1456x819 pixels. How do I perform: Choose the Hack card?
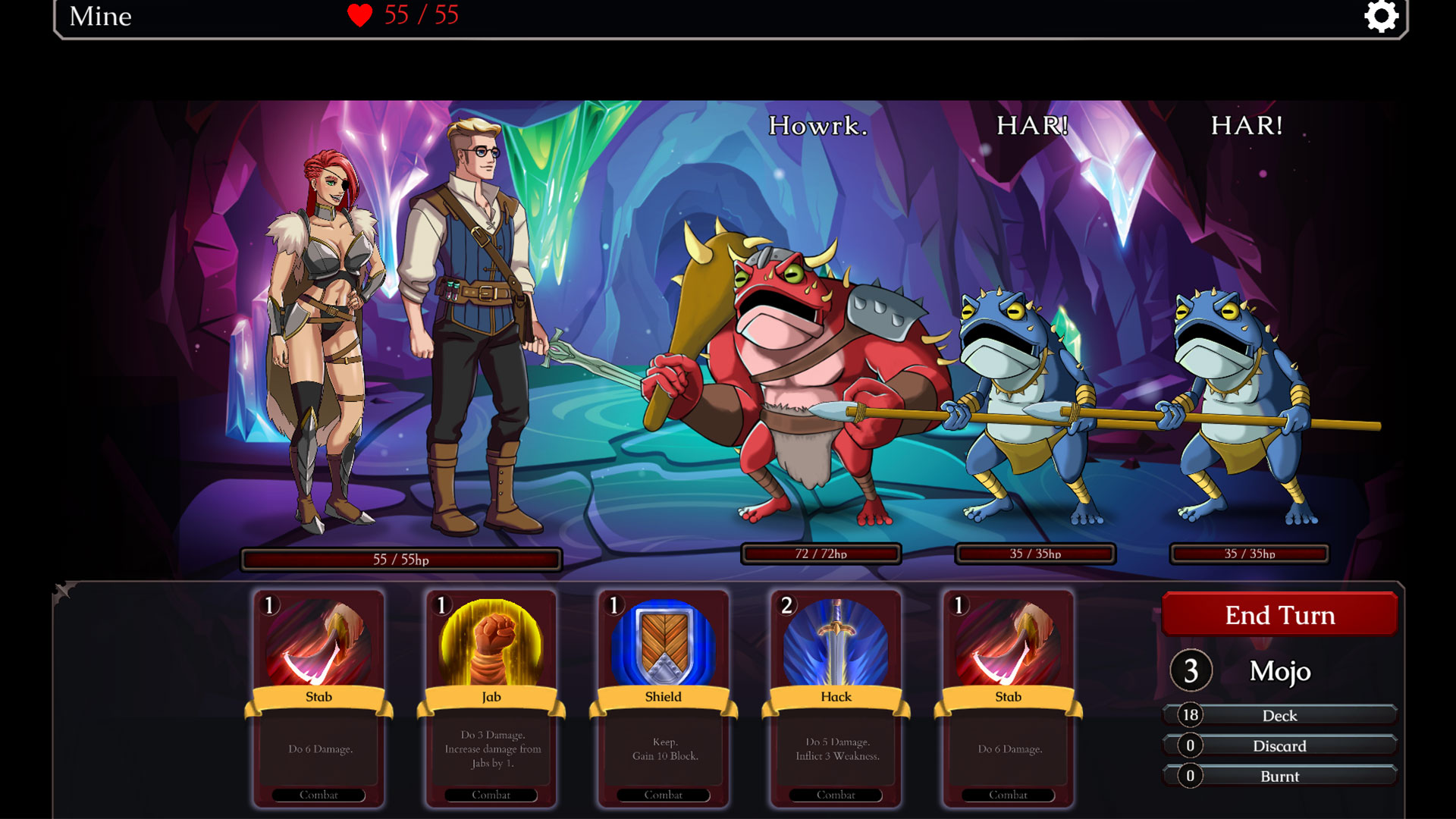pos(836,698)
